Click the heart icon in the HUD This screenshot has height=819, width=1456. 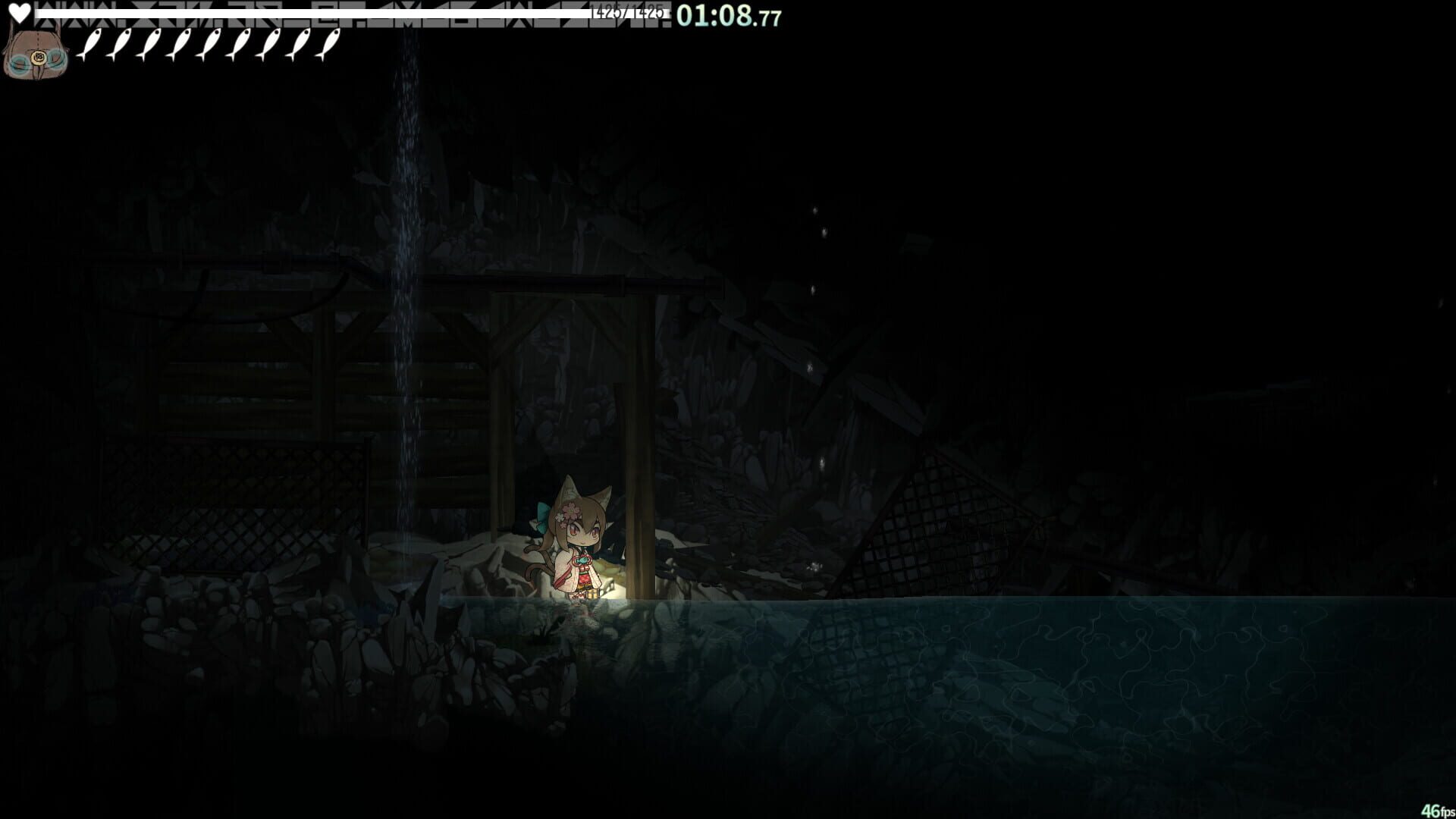coord(19,13)
